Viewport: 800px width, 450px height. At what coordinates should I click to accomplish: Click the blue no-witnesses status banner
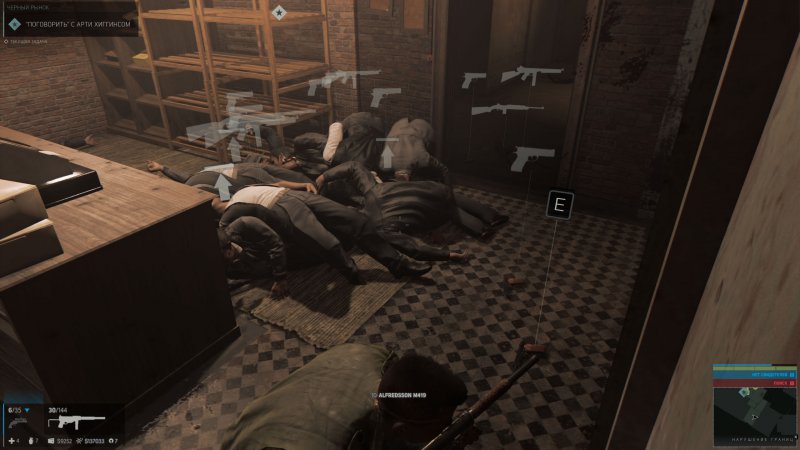click(754, 372)
